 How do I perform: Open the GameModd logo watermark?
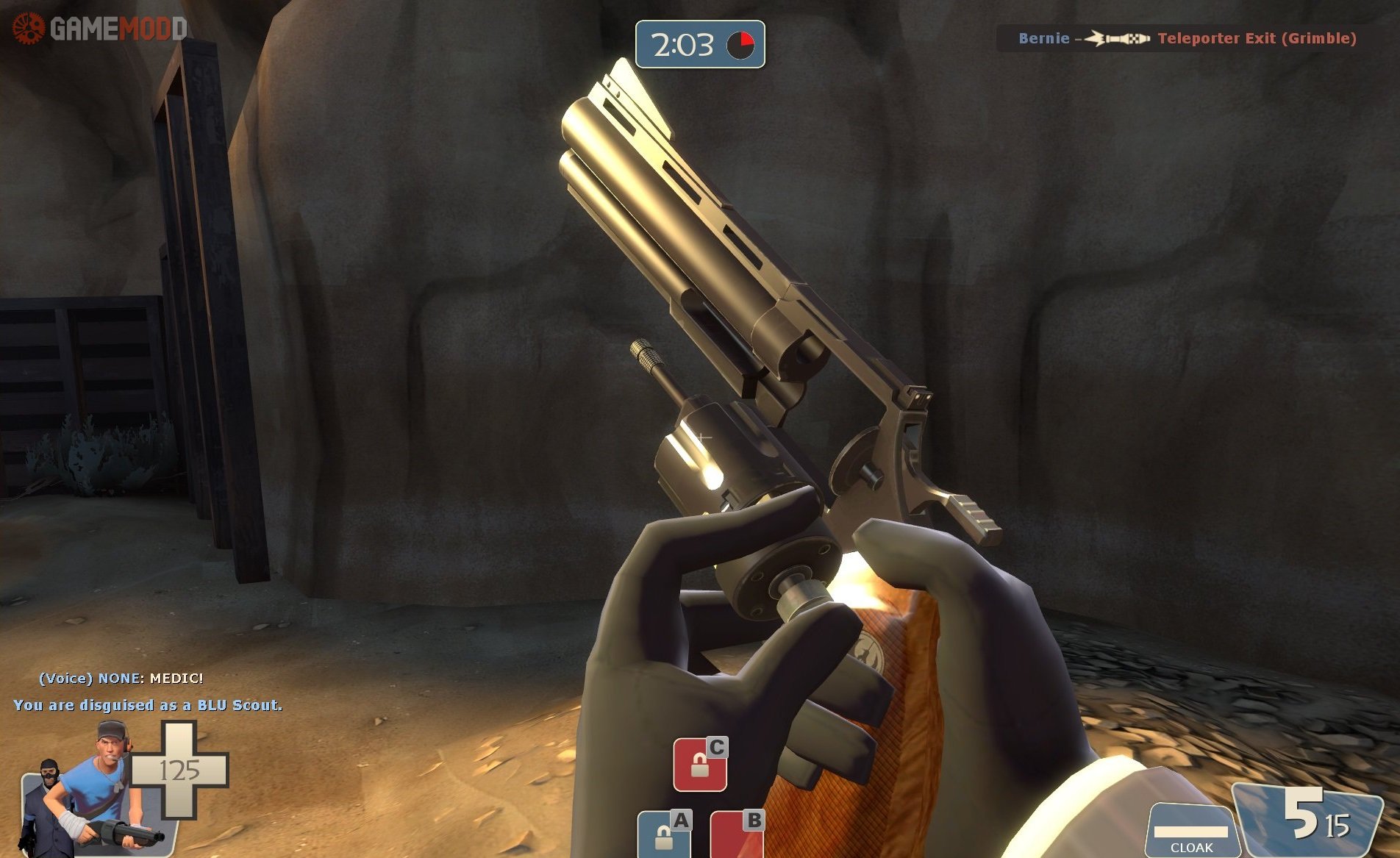click(100, 28)
